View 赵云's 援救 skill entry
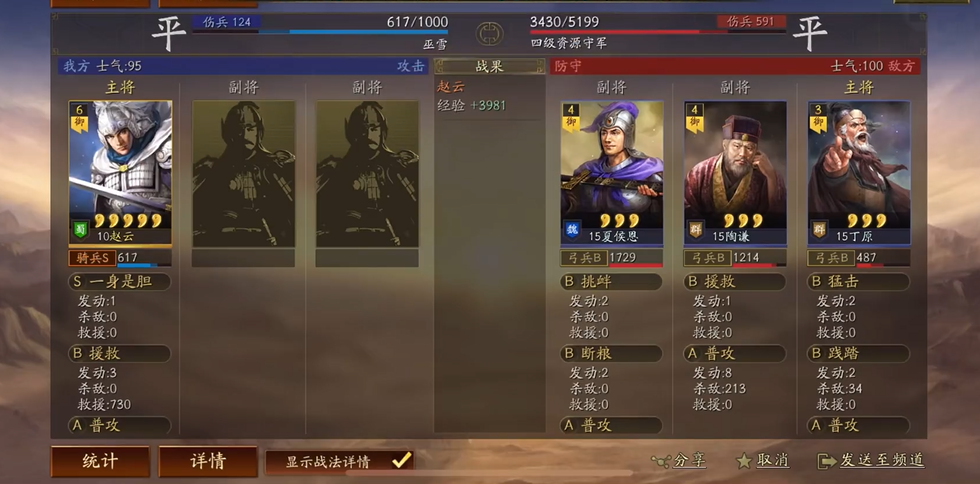Screen dimensions: 980x484 click(119, 353)
